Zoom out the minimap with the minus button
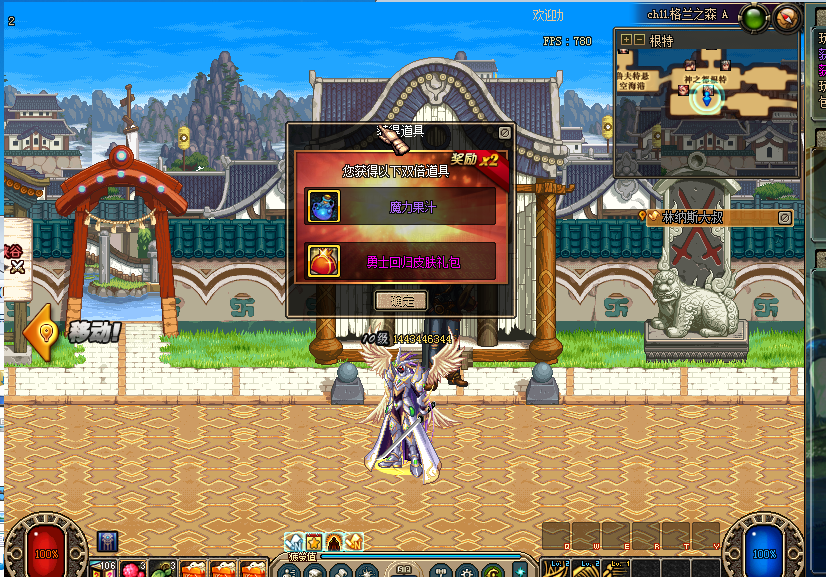826x577 pixels. [x=639, y=40]
